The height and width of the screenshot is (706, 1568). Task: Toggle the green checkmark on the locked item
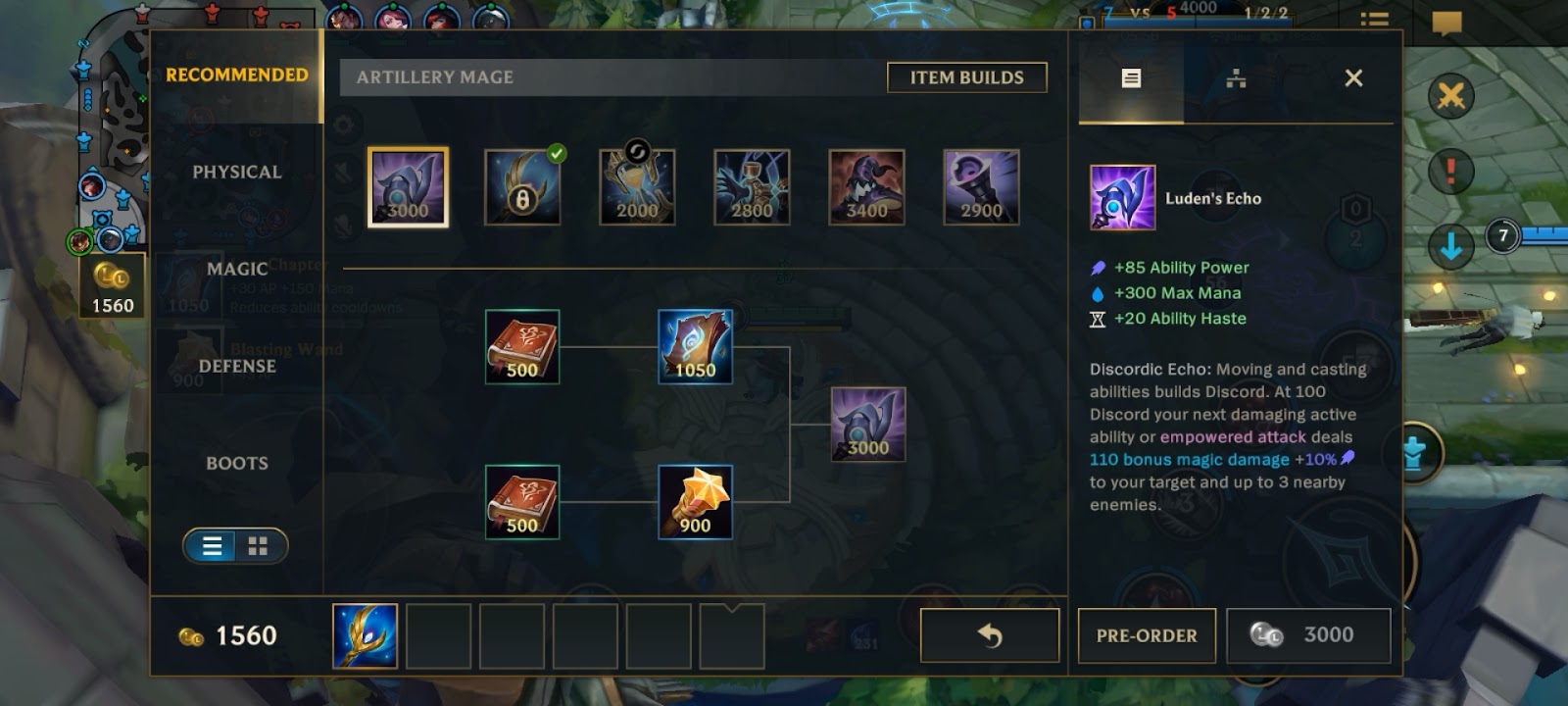coord(557,154)
